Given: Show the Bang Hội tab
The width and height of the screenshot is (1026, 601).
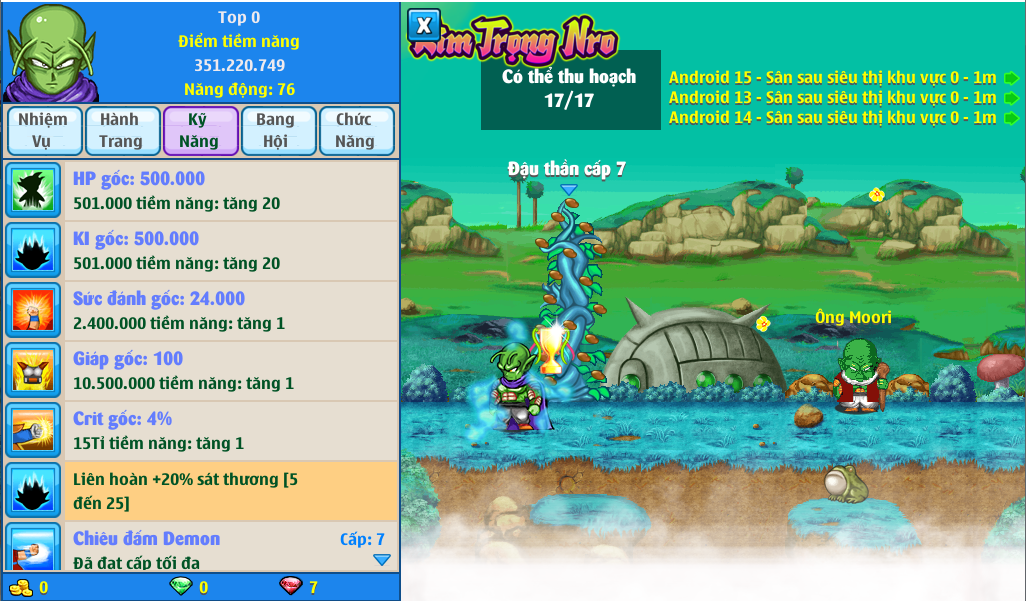Looking at the screenshot, I should coord(276,130).
